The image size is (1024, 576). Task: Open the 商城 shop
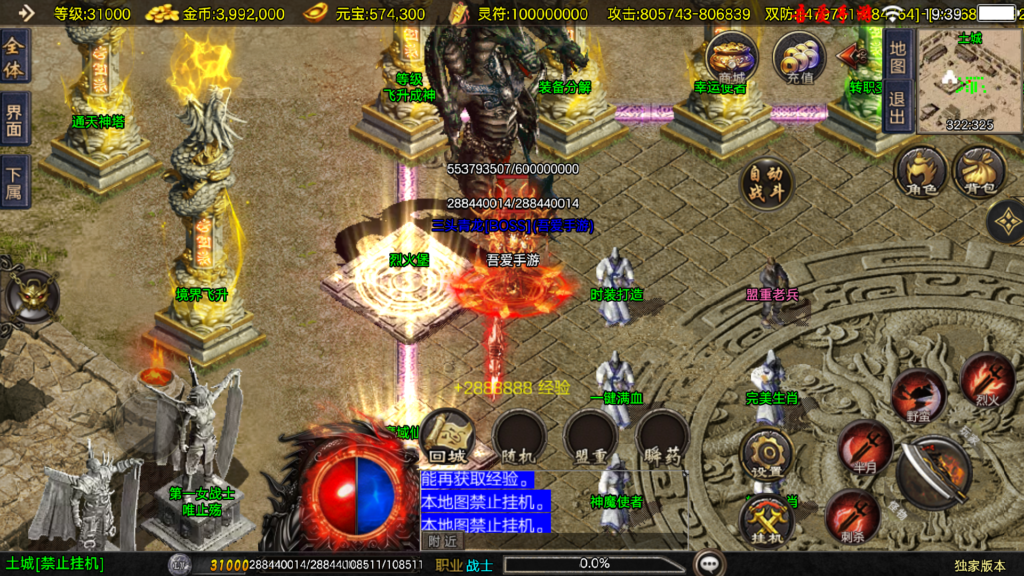731,58
